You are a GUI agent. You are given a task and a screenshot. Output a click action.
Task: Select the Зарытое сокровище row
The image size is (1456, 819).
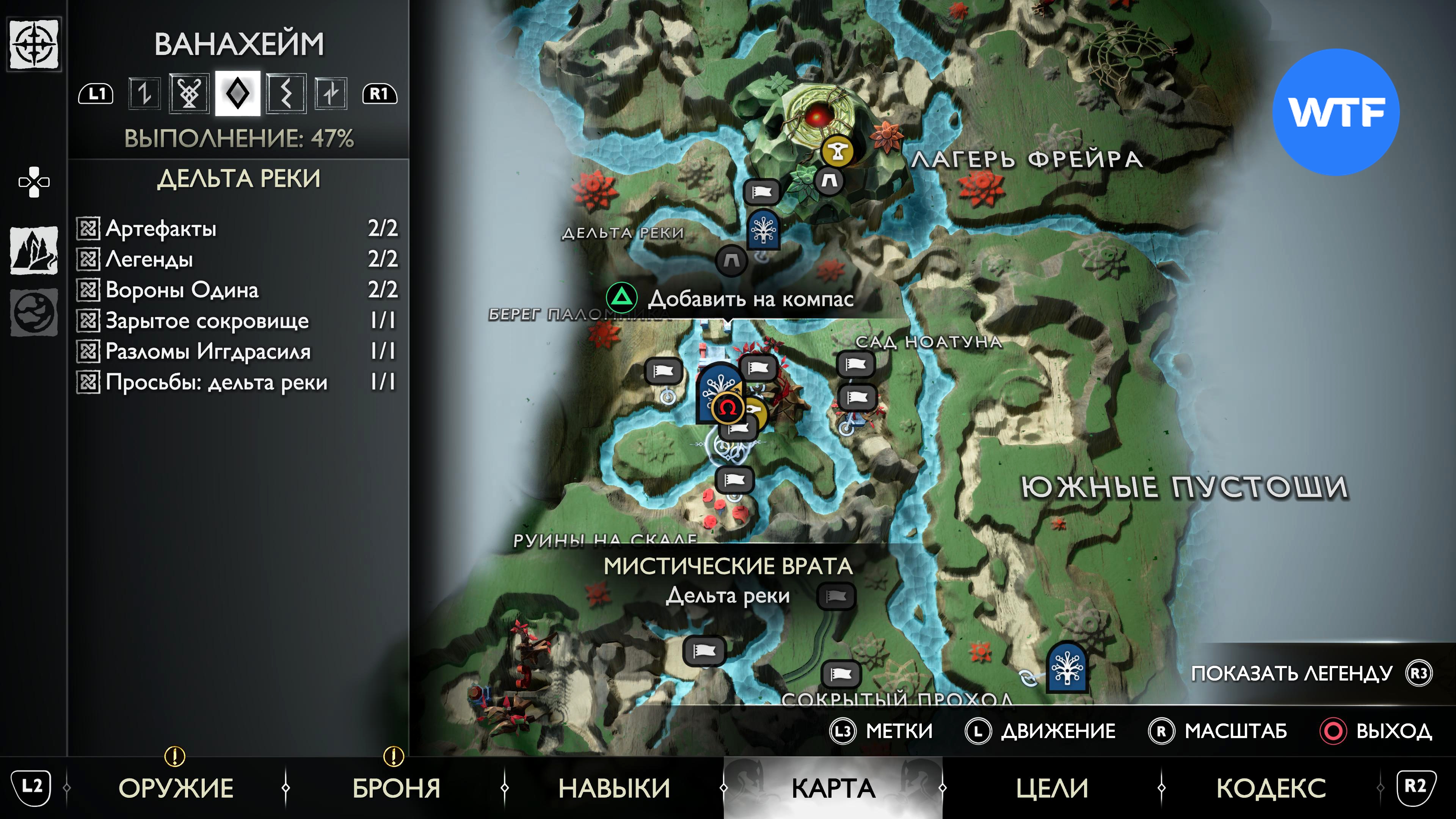coord(237,320)
